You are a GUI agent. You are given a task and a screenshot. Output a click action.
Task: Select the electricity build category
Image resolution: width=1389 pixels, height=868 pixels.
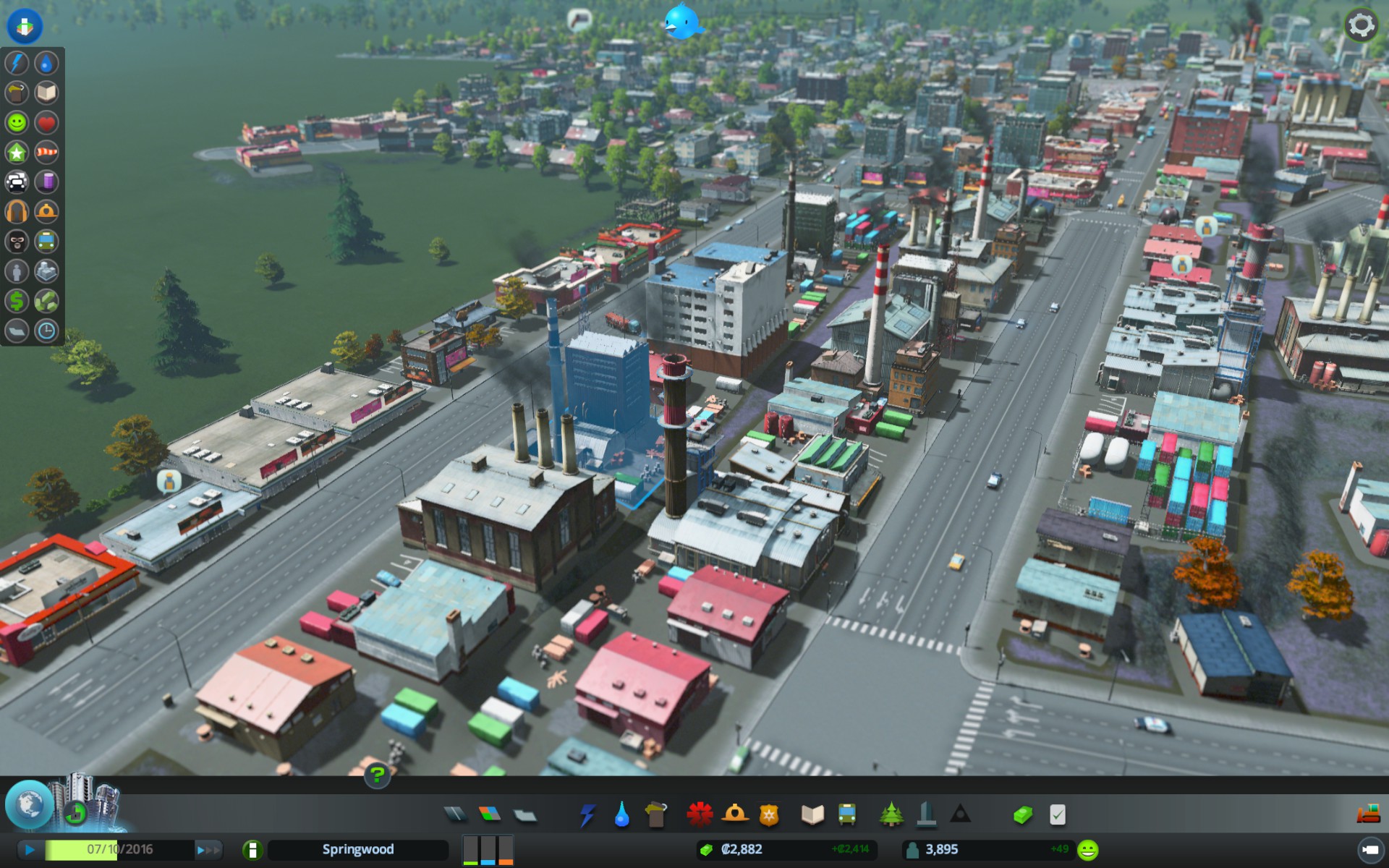(x=587, y=815)
